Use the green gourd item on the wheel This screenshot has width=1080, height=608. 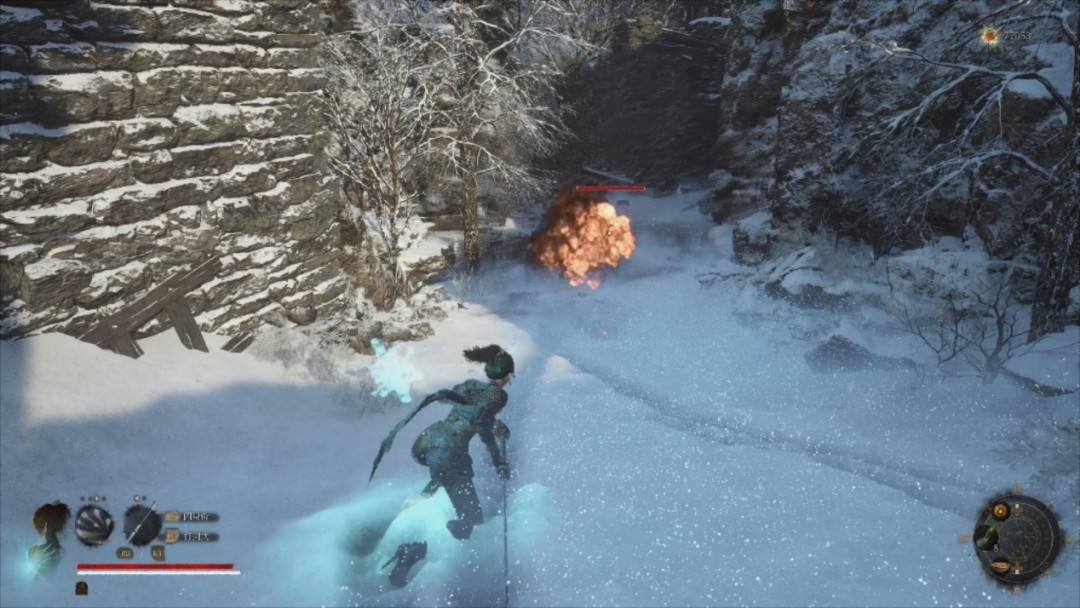[x=987, y=538]
